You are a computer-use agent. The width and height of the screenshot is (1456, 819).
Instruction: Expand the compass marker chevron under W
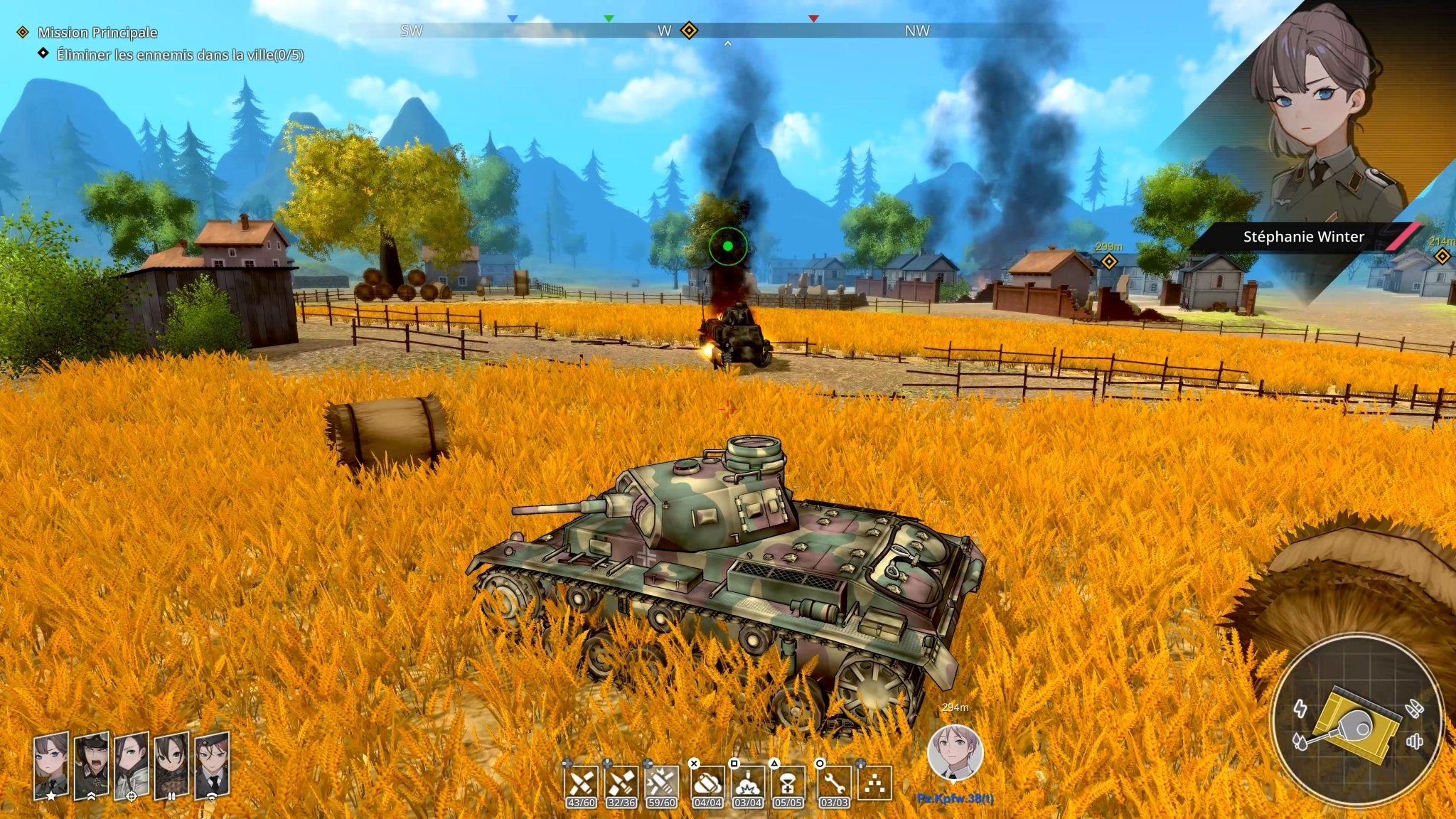tap(727, 43)
